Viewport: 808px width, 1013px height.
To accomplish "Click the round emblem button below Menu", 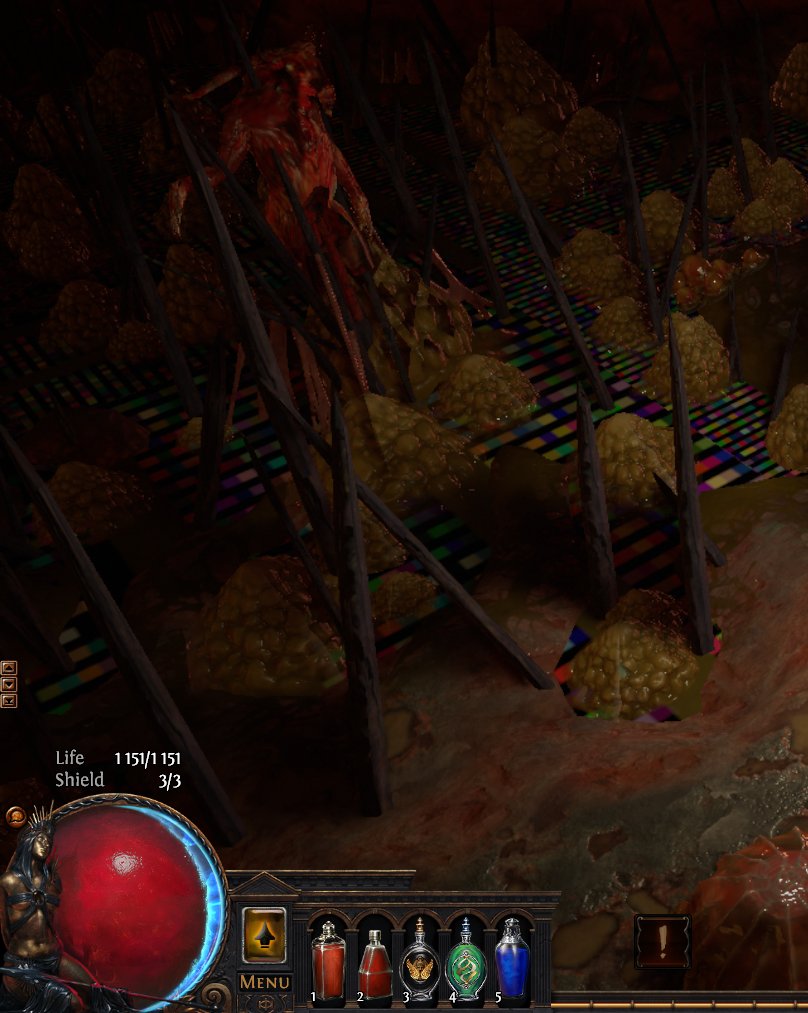I will pos(264,1003).
